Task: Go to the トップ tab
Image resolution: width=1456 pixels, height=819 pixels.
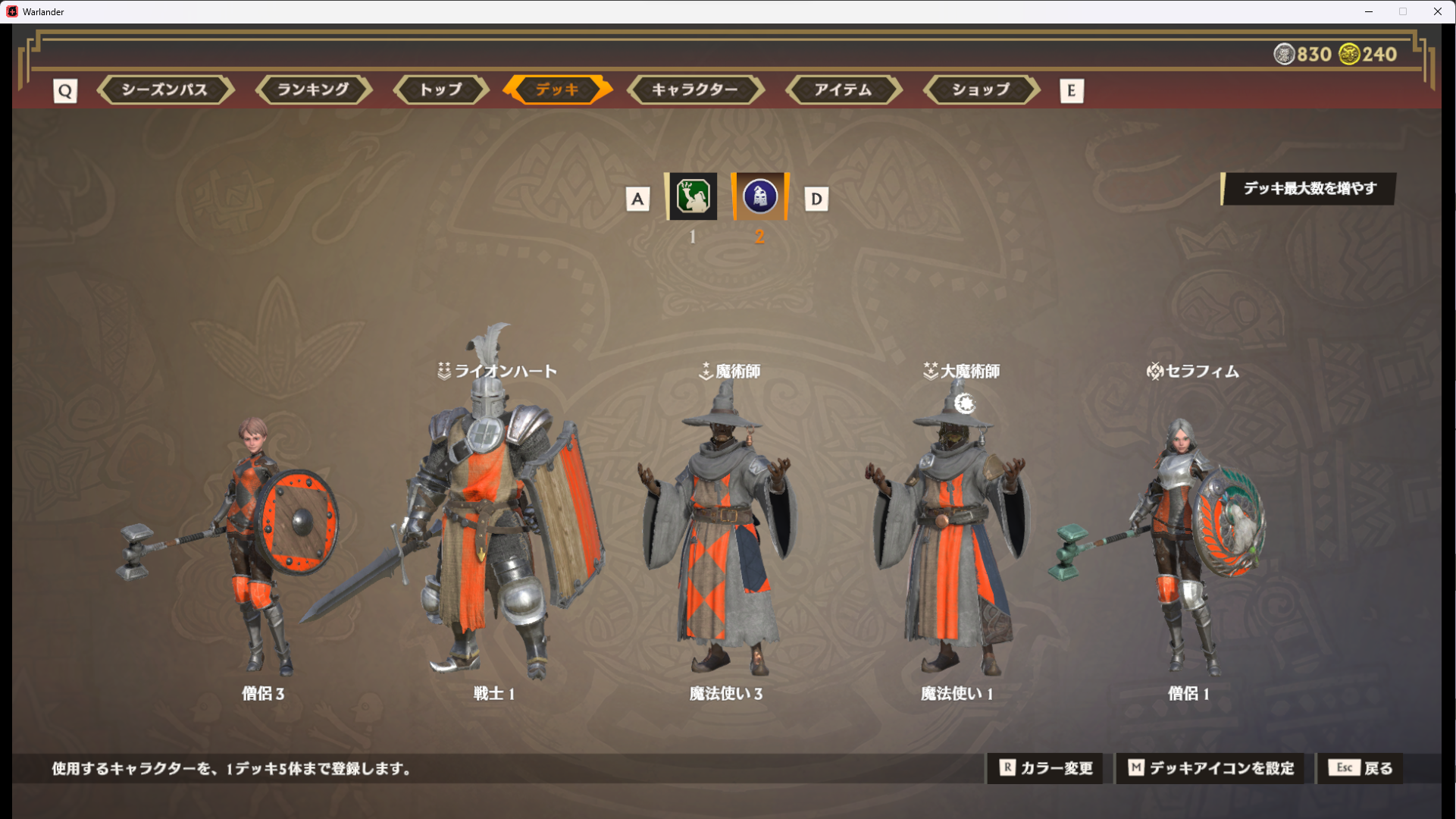Action: pyautogui.click(x=440, y=89)
